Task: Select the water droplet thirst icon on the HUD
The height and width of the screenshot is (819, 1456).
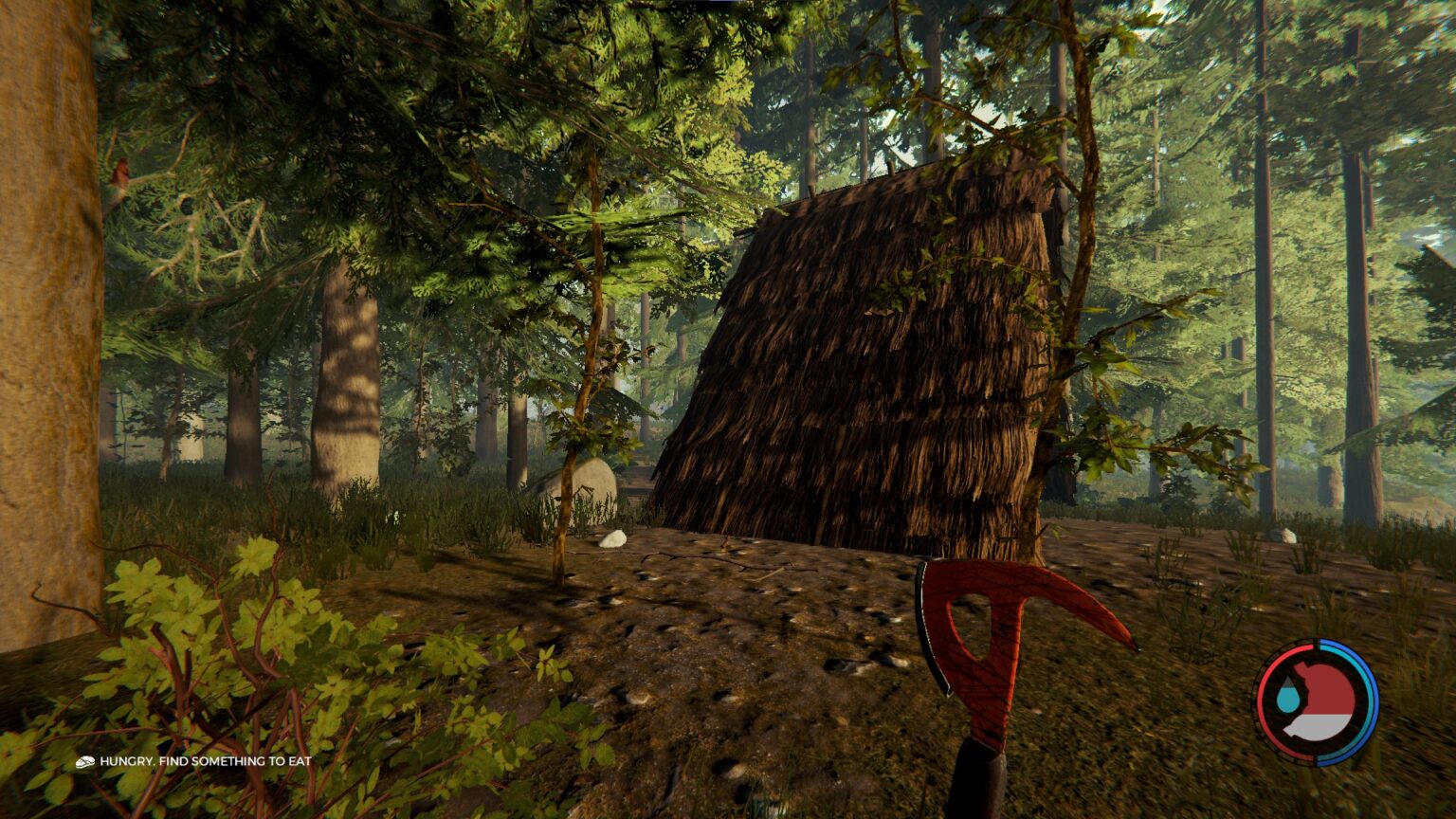Action: [x=1288, y=700]
